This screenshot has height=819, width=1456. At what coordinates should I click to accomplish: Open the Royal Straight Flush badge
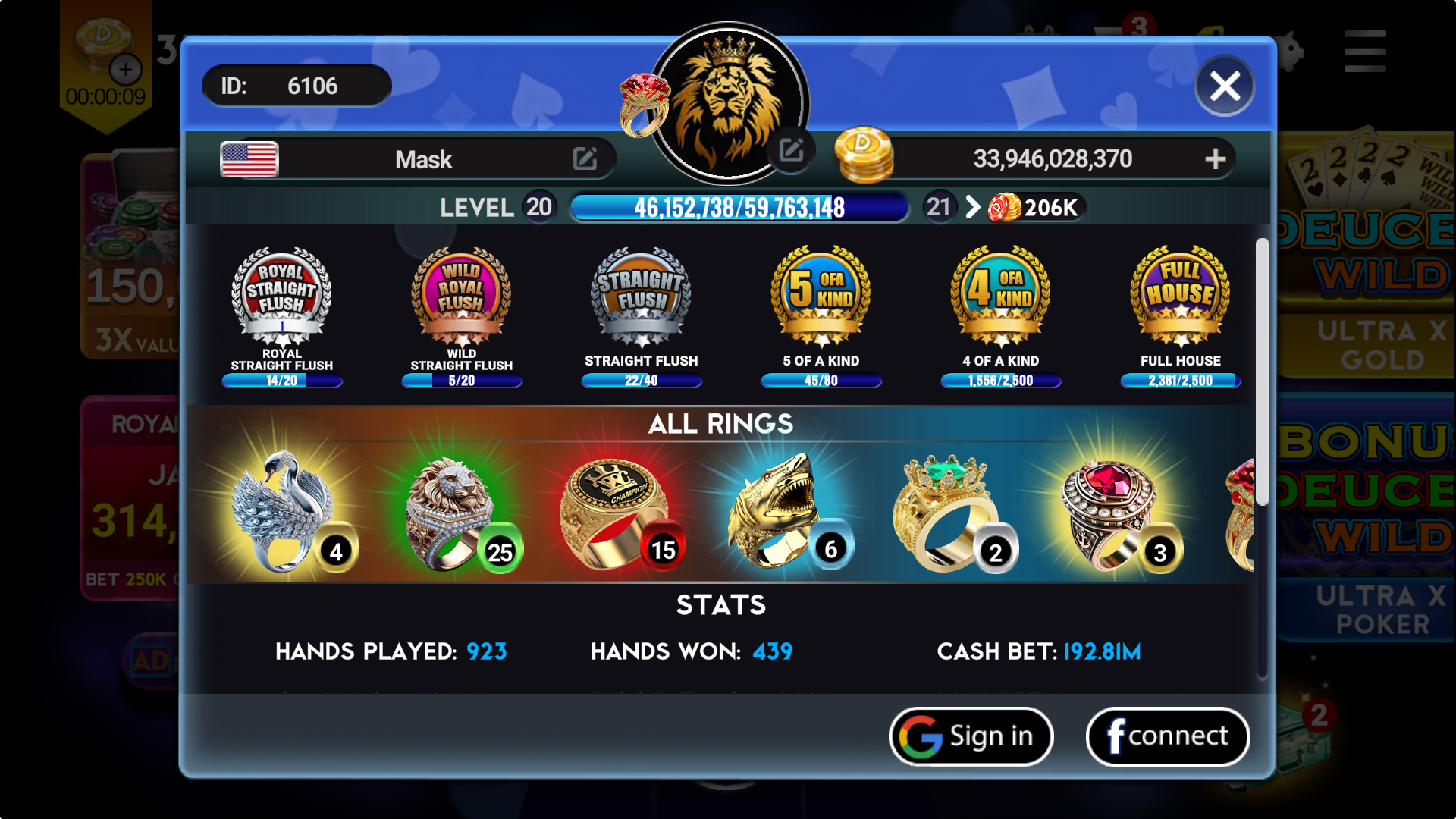coord(281,296)
